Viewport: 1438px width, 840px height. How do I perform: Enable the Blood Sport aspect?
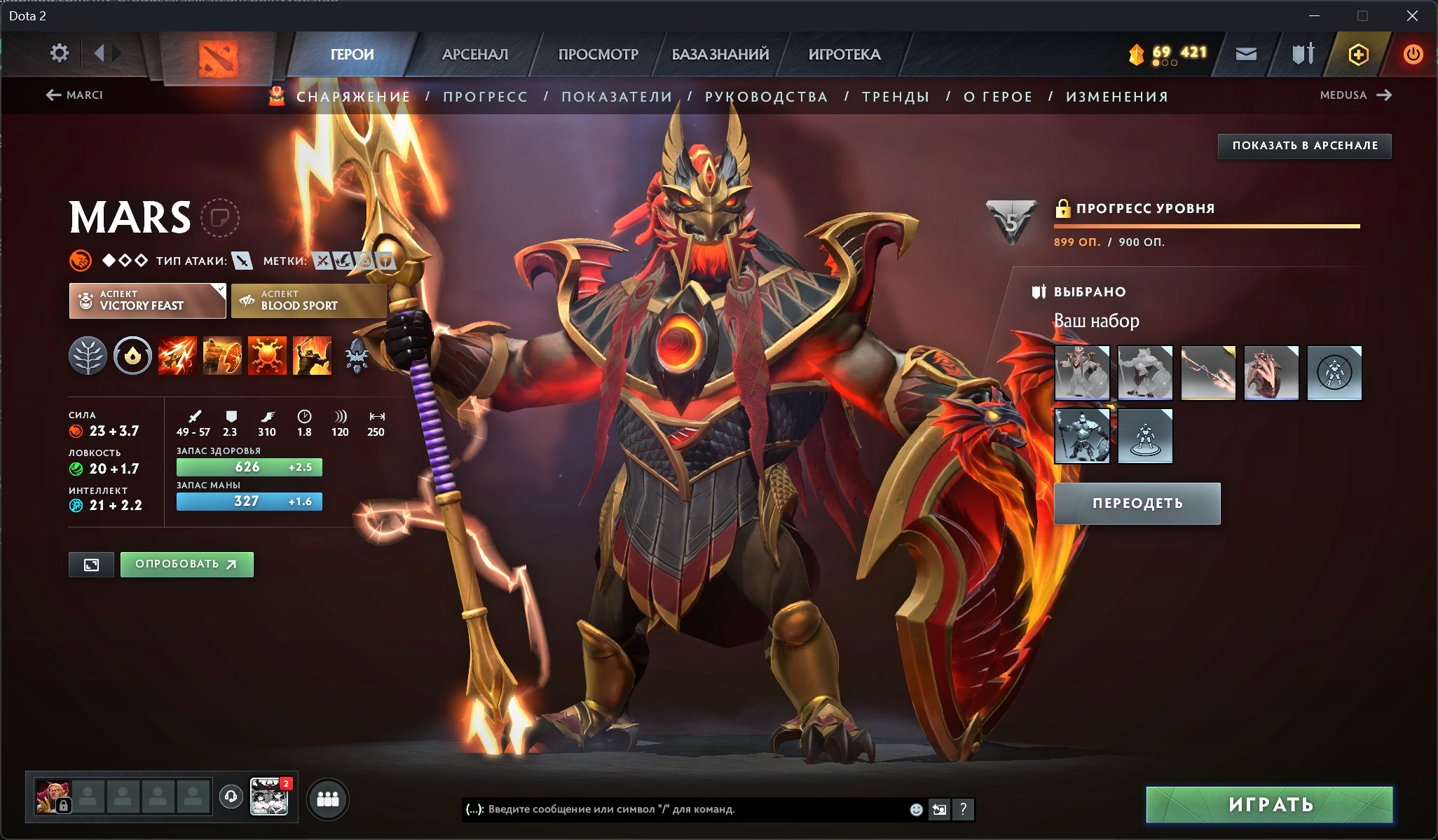coord(308,300)
